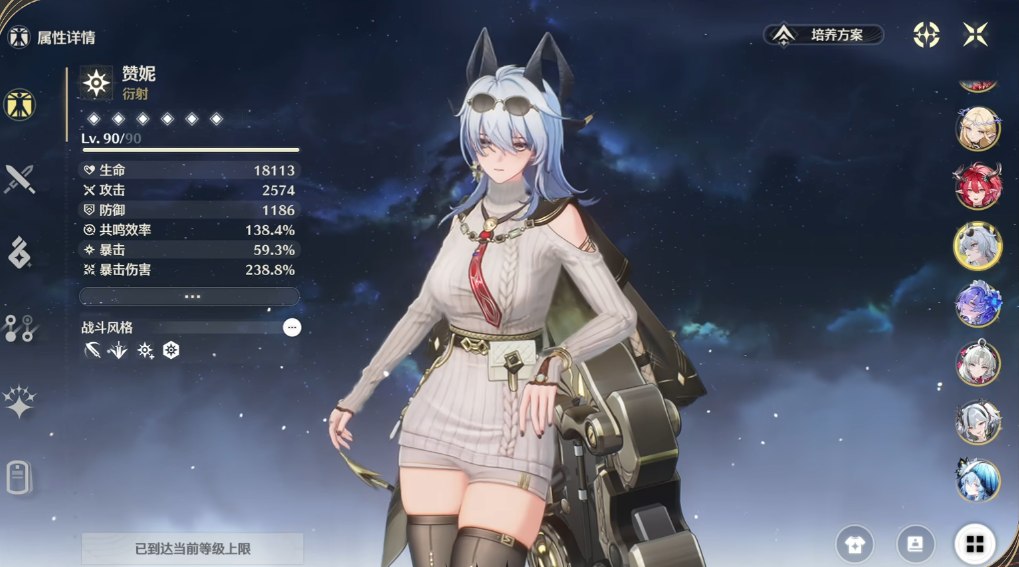Switch to the sparkle resonance chain tab
The height and width of the screenshot is (567, 1019).
[20, 402]
